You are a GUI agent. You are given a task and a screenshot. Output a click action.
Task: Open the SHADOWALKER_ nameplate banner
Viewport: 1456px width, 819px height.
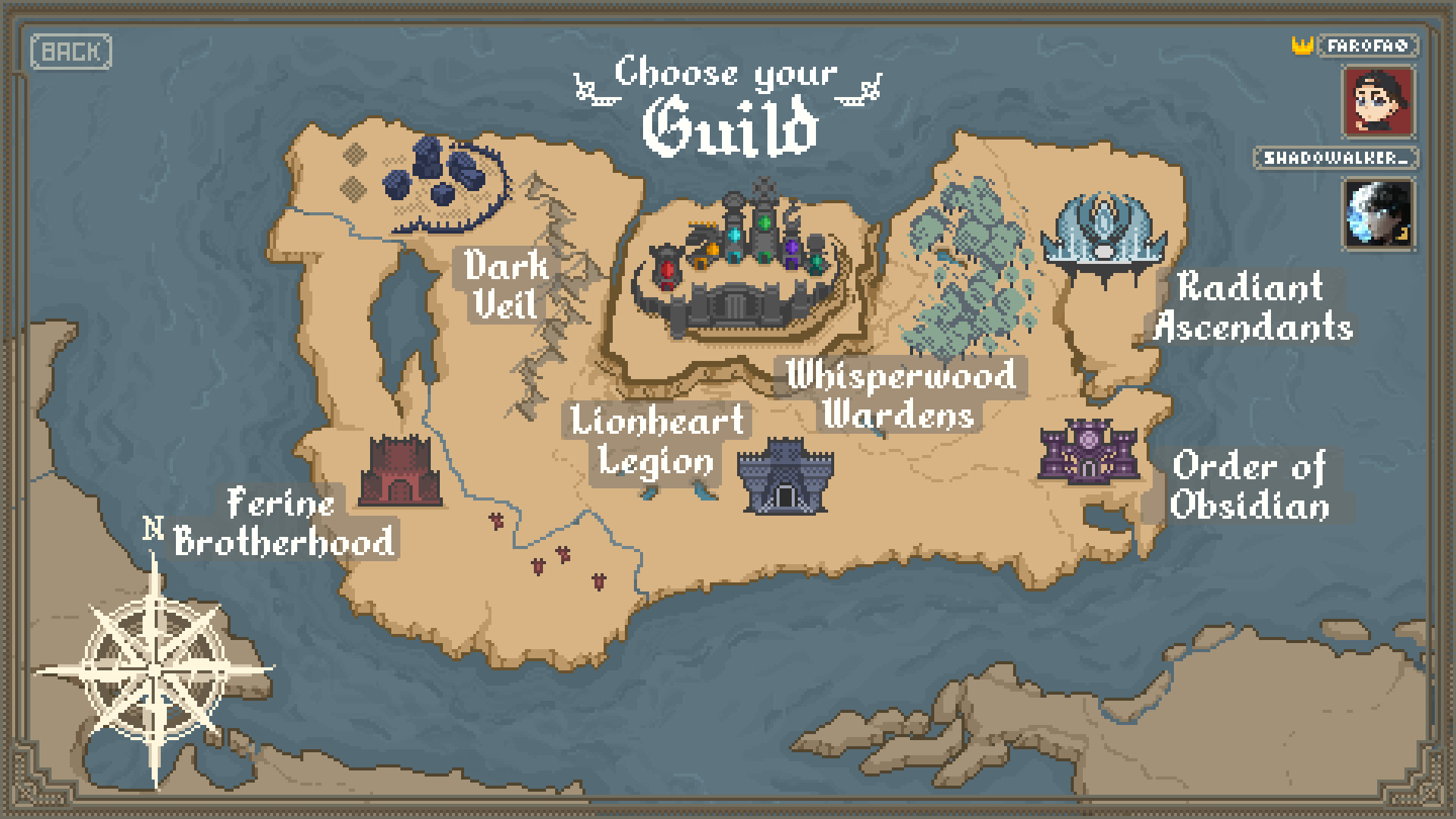[x=1338, y=159]
